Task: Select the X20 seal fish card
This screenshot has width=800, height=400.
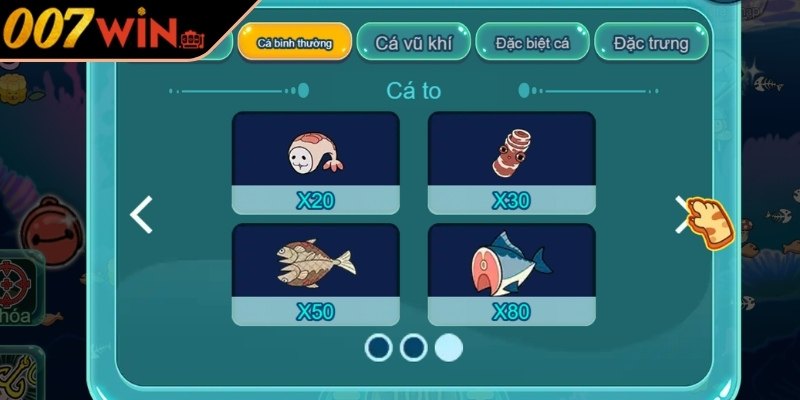Action: (x=315, y=163)
